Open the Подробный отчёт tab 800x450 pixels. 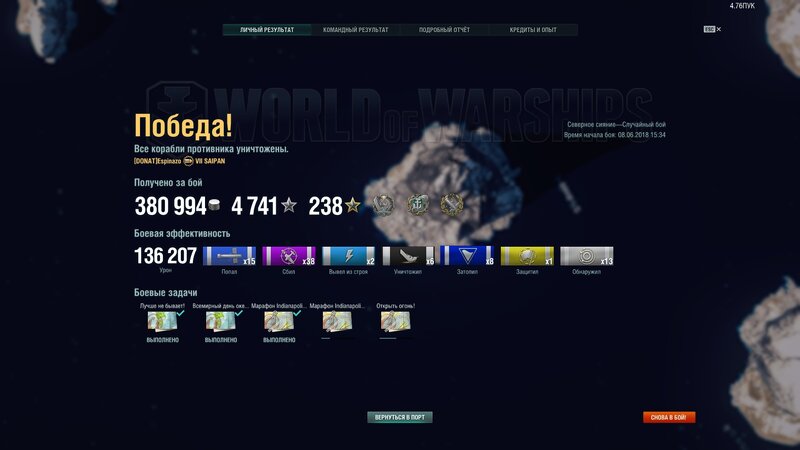pyautogui.click(x=444, y=30)
